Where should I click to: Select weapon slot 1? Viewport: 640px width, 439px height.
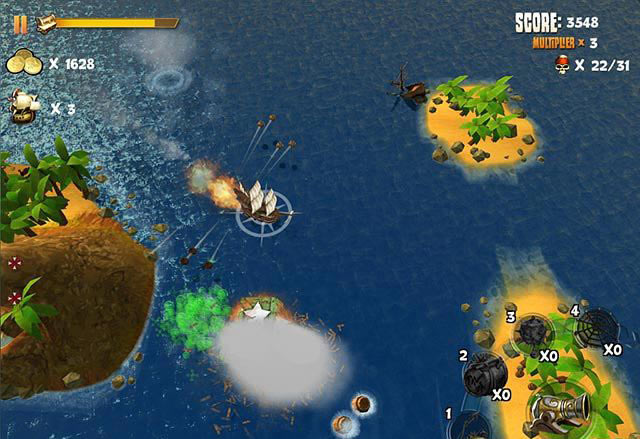click(469, 425)
